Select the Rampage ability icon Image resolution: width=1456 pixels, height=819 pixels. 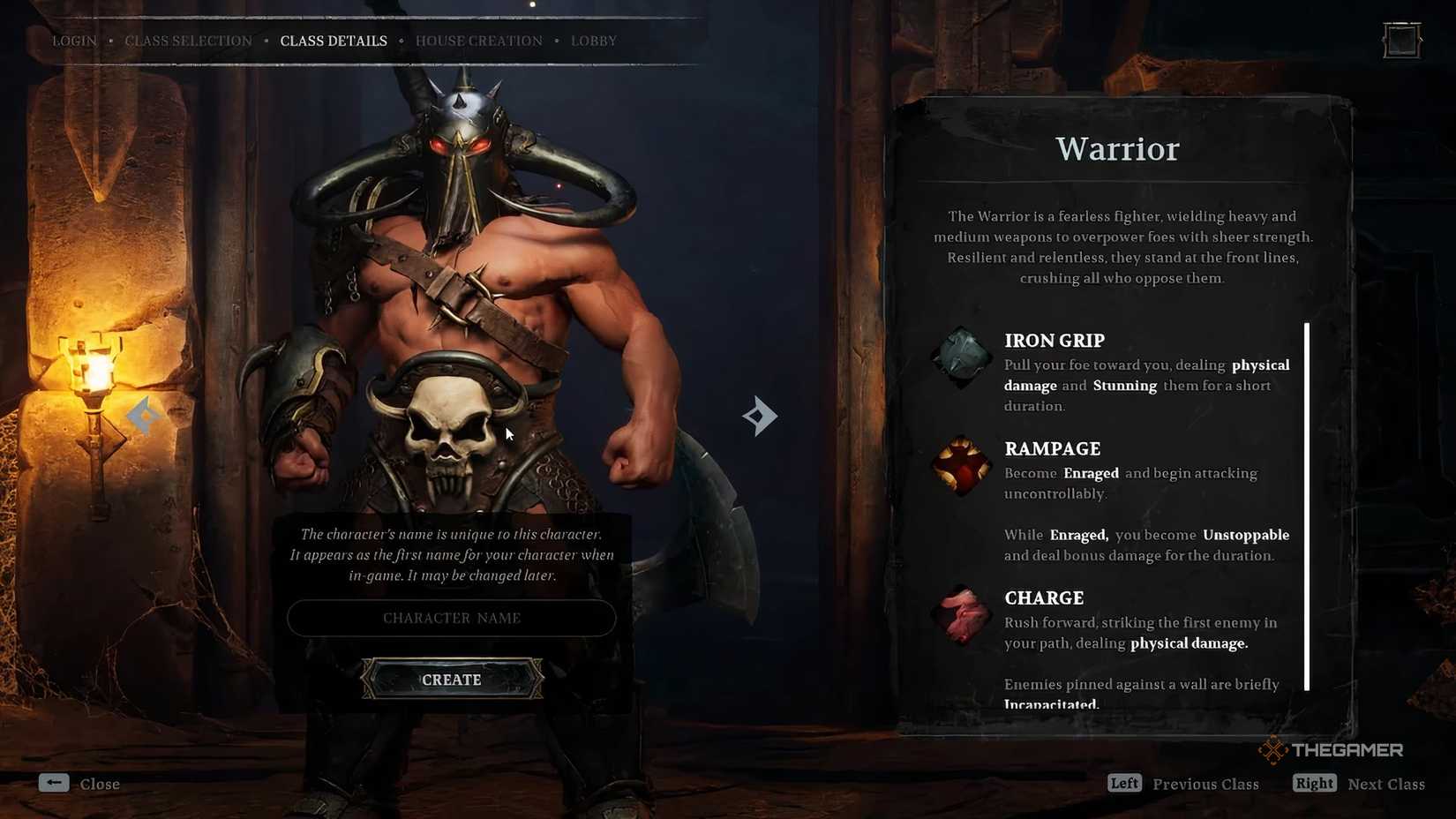(961, 465)
